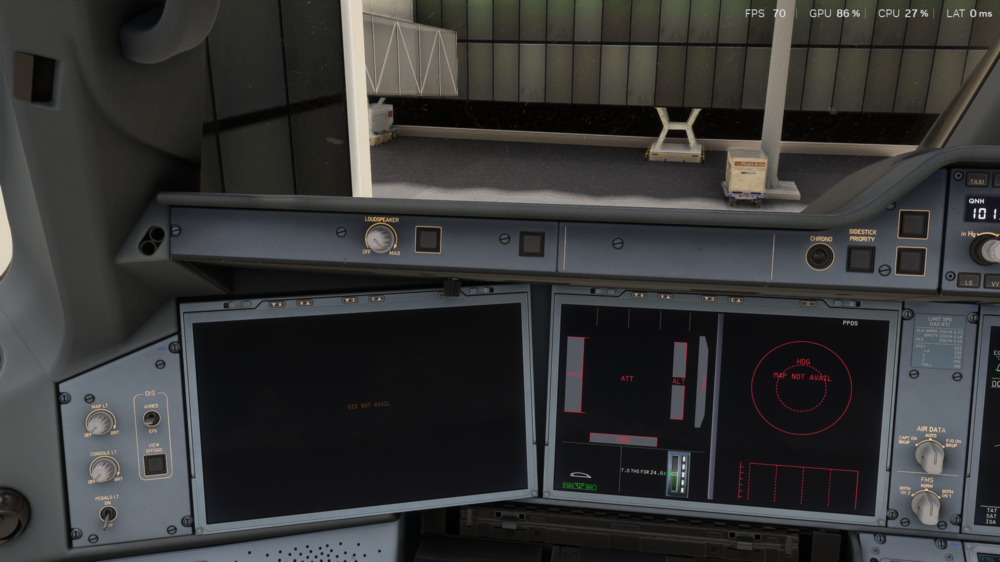Screen dimensions: 1000x562
Task: Flip the OIS AVNCS/EFB switch
Action: (151, 419)
